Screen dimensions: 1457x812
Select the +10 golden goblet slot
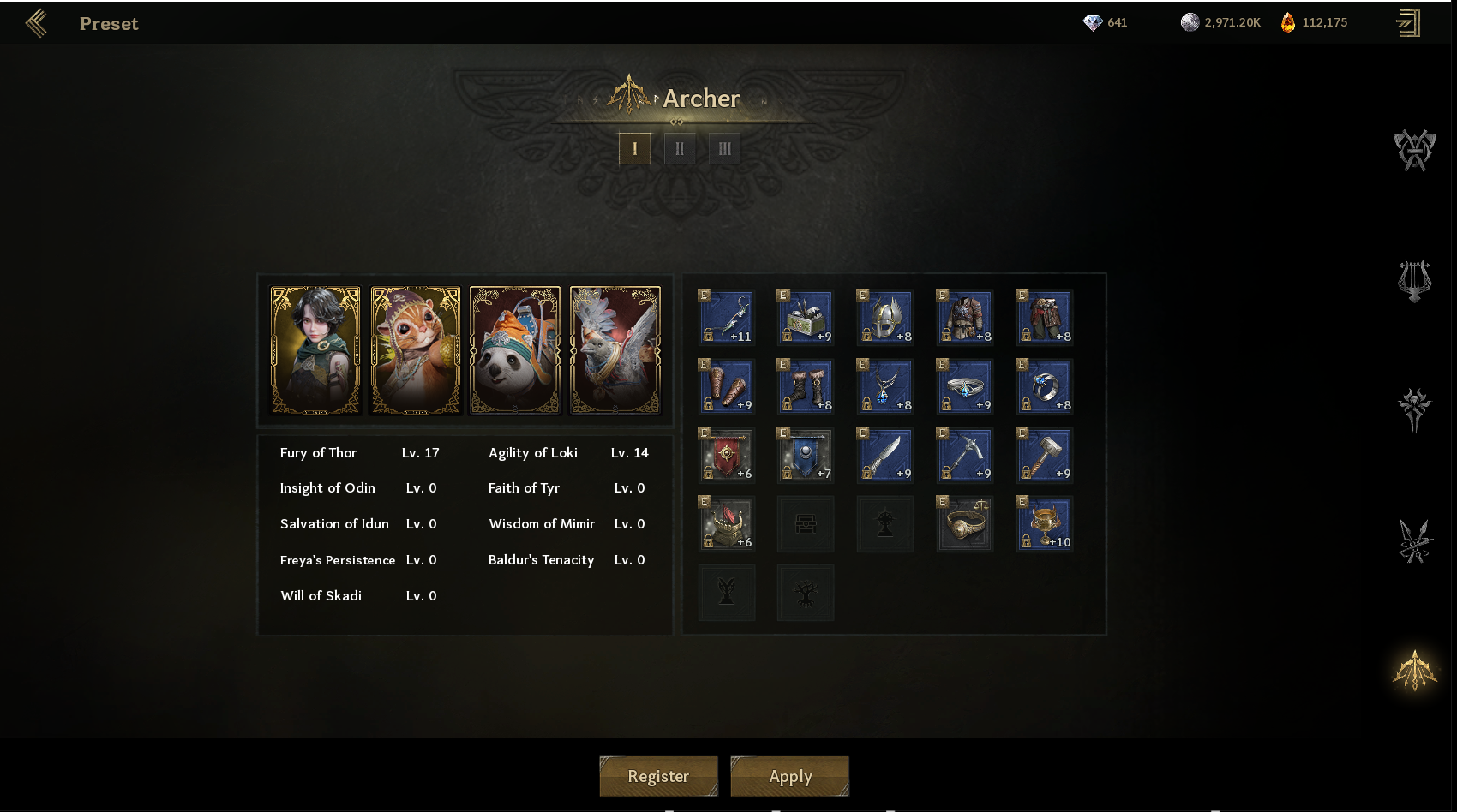pos(1044,523)
